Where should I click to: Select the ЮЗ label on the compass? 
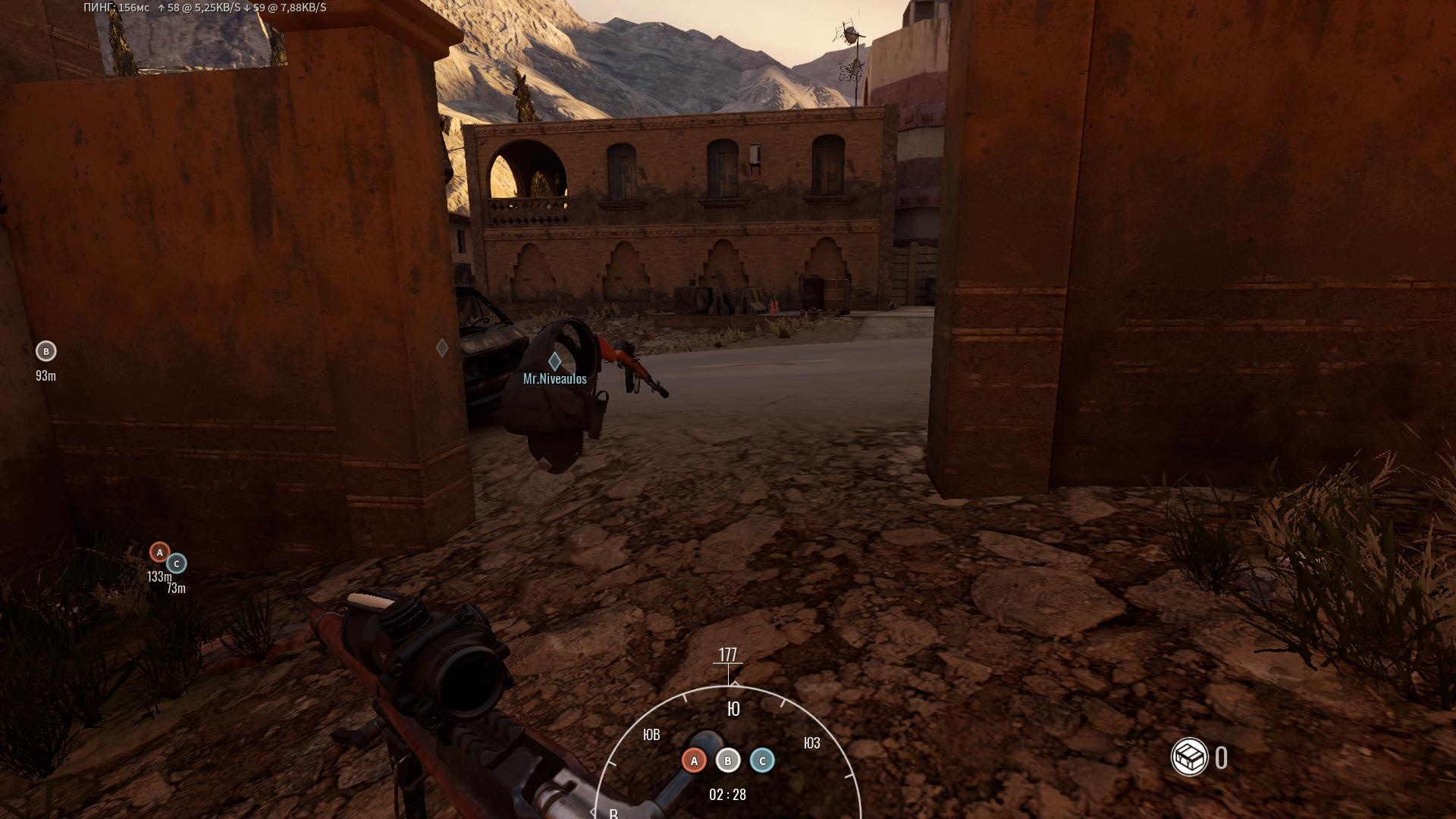click(x=811, y=743)
